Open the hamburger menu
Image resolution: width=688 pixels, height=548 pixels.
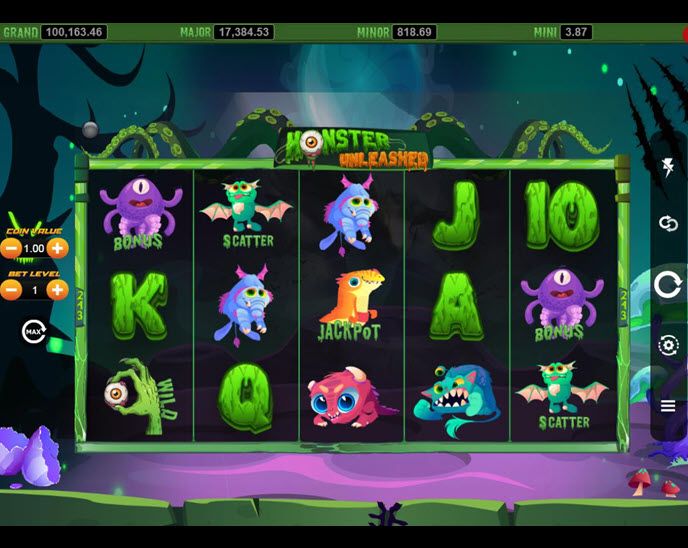point(668,405)
